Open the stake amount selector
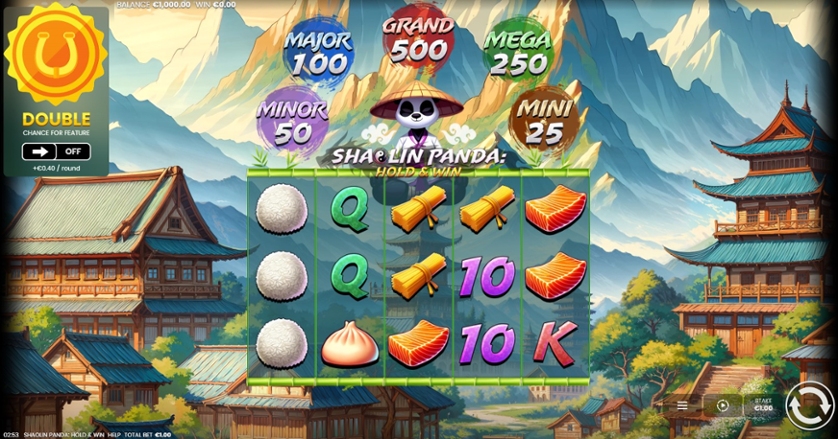 coord(763,406)
